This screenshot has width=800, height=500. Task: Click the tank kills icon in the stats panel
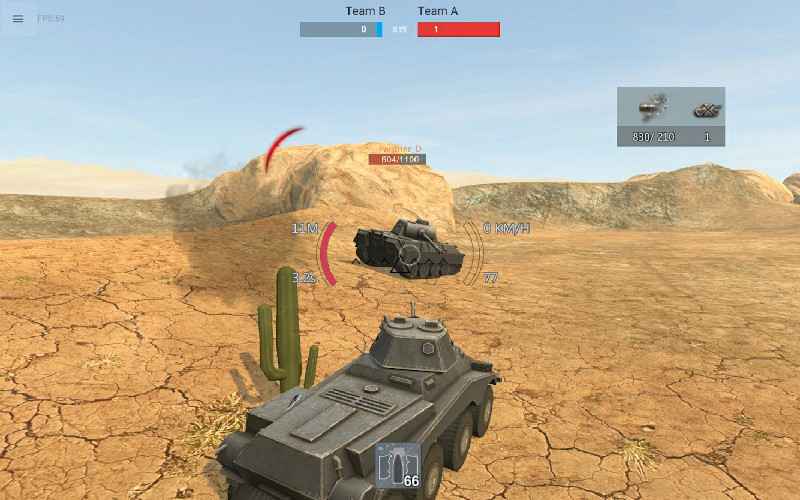tap(706, 109)
